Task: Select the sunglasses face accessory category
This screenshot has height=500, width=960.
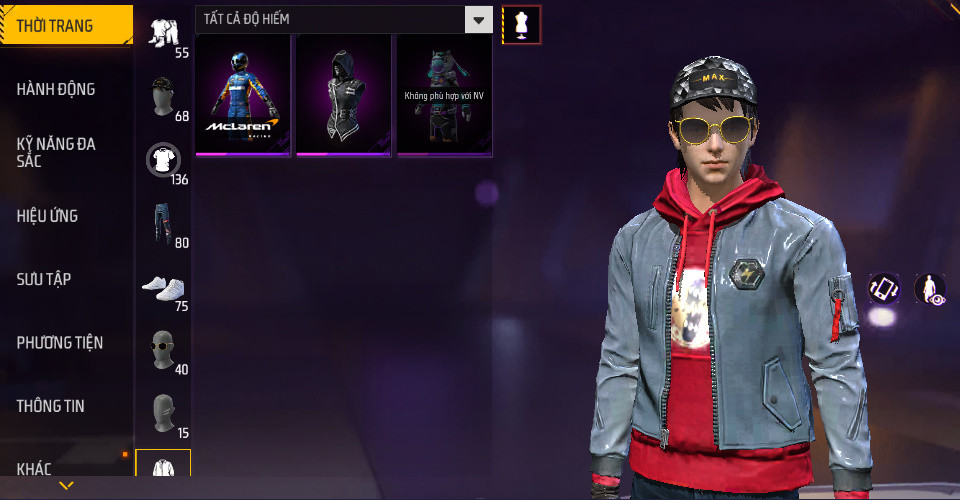Action: click(163, 349)
